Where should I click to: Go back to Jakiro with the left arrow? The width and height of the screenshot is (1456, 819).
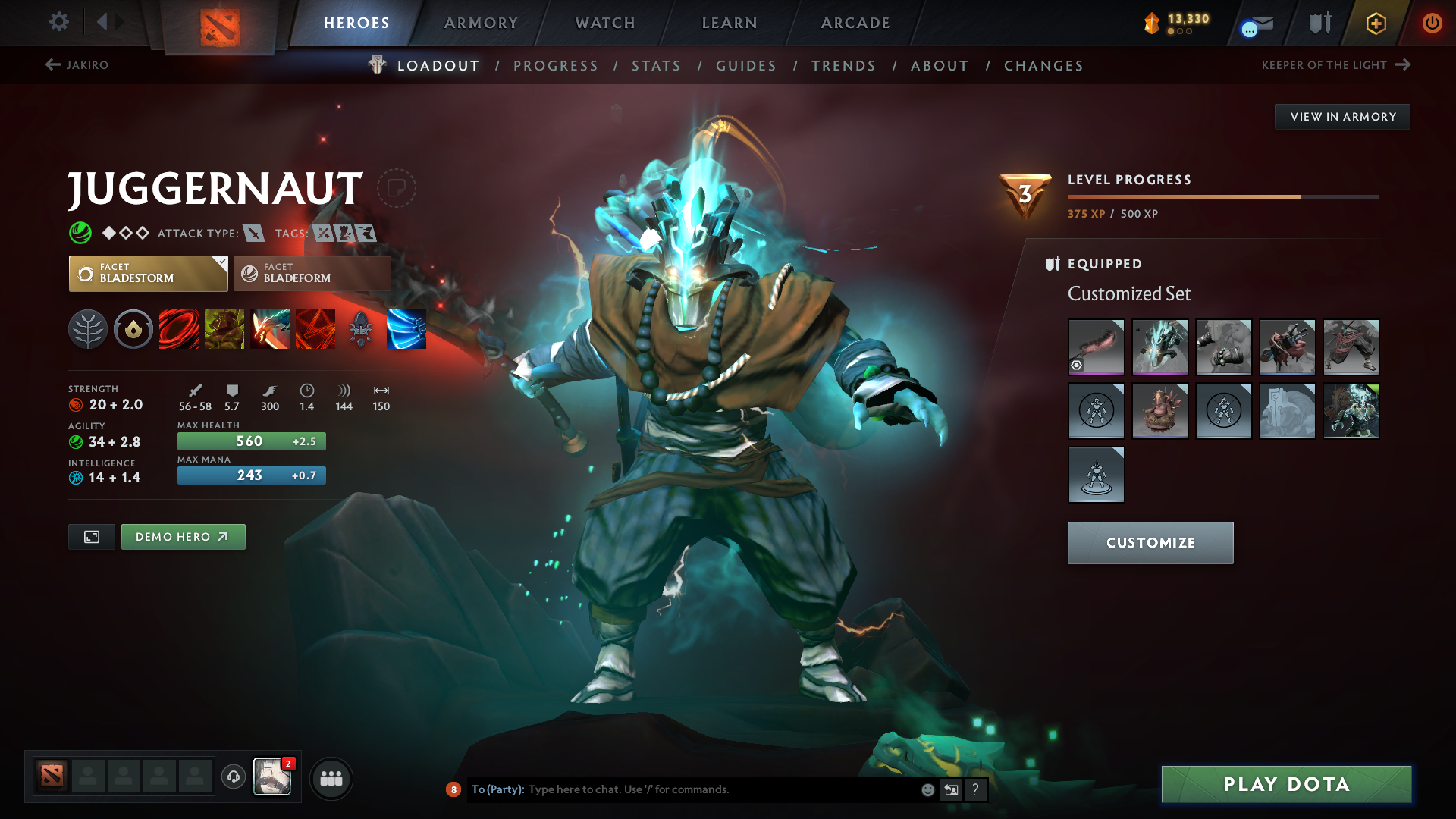(x=51, y=65)
